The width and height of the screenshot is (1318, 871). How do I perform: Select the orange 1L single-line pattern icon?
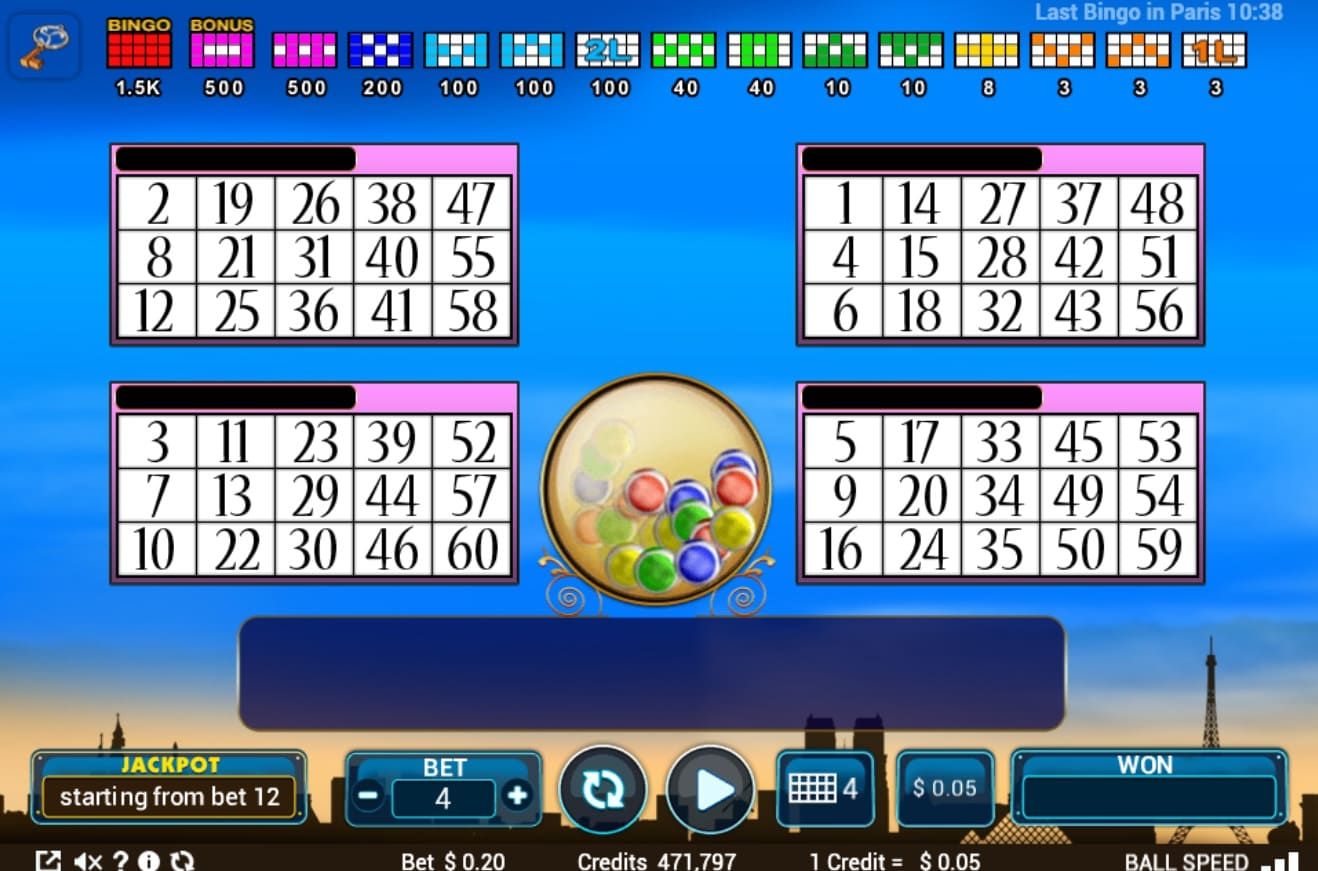pyautogui.click(x=1214, y=46)
